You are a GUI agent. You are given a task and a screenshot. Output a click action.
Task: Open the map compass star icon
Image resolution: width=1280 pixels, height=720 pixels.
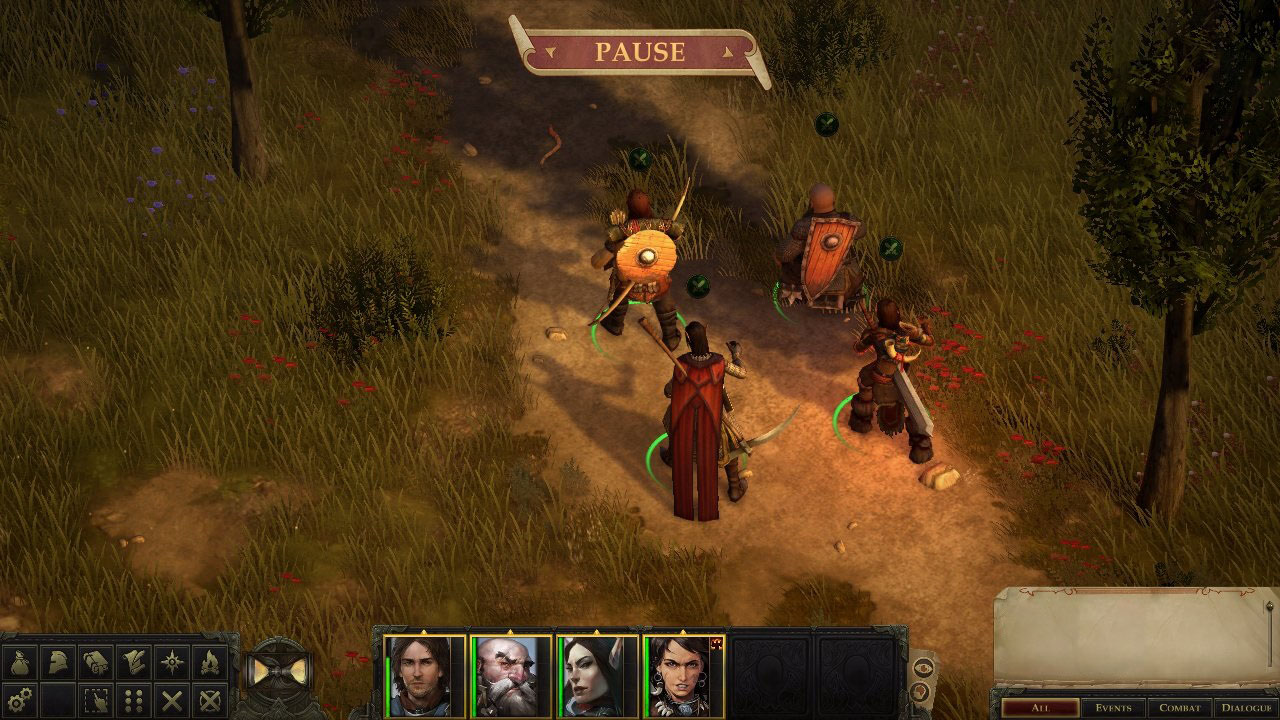[172, 662]
